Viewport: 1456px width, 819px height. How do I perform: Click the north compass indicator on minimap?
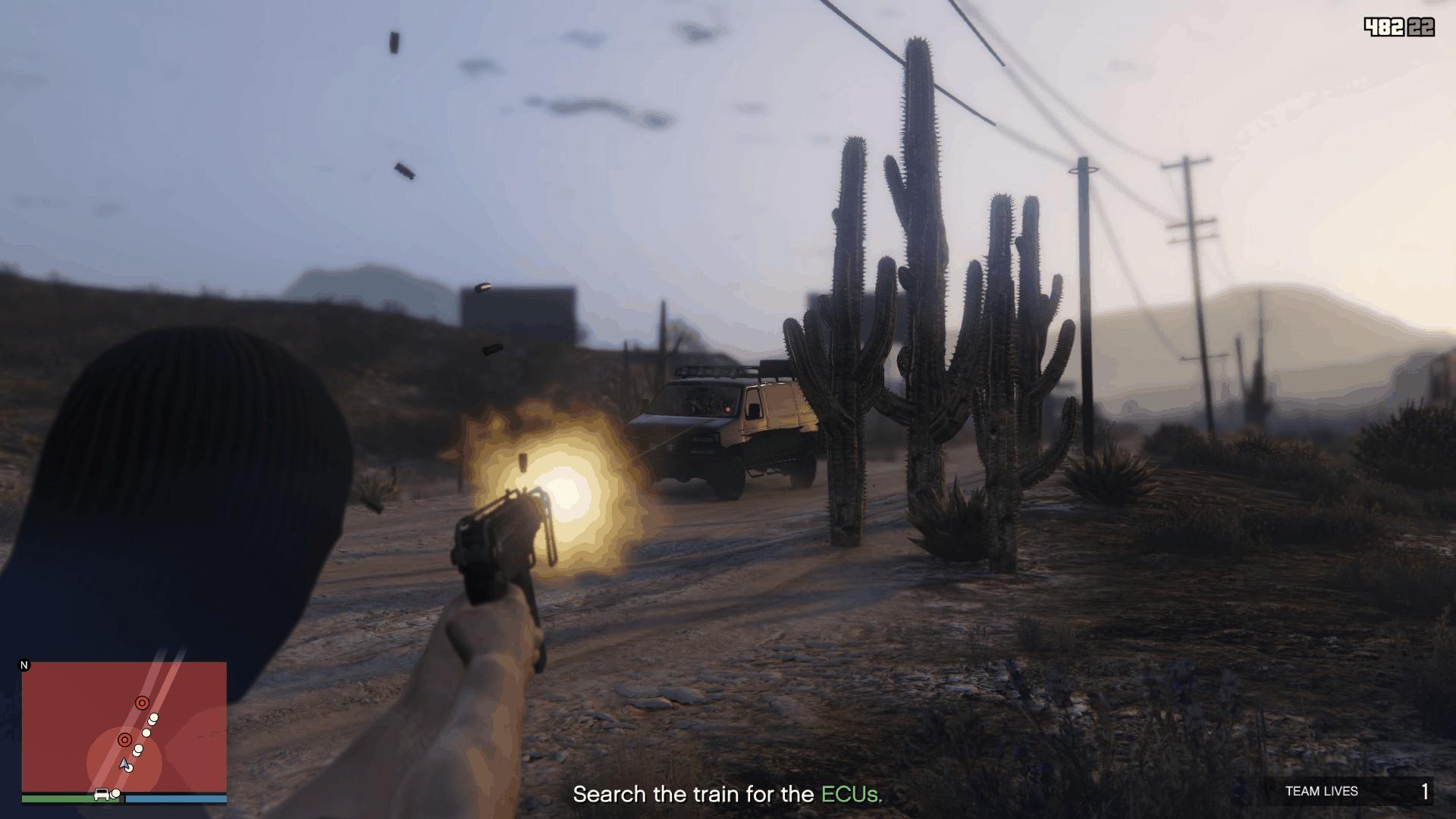24,666
